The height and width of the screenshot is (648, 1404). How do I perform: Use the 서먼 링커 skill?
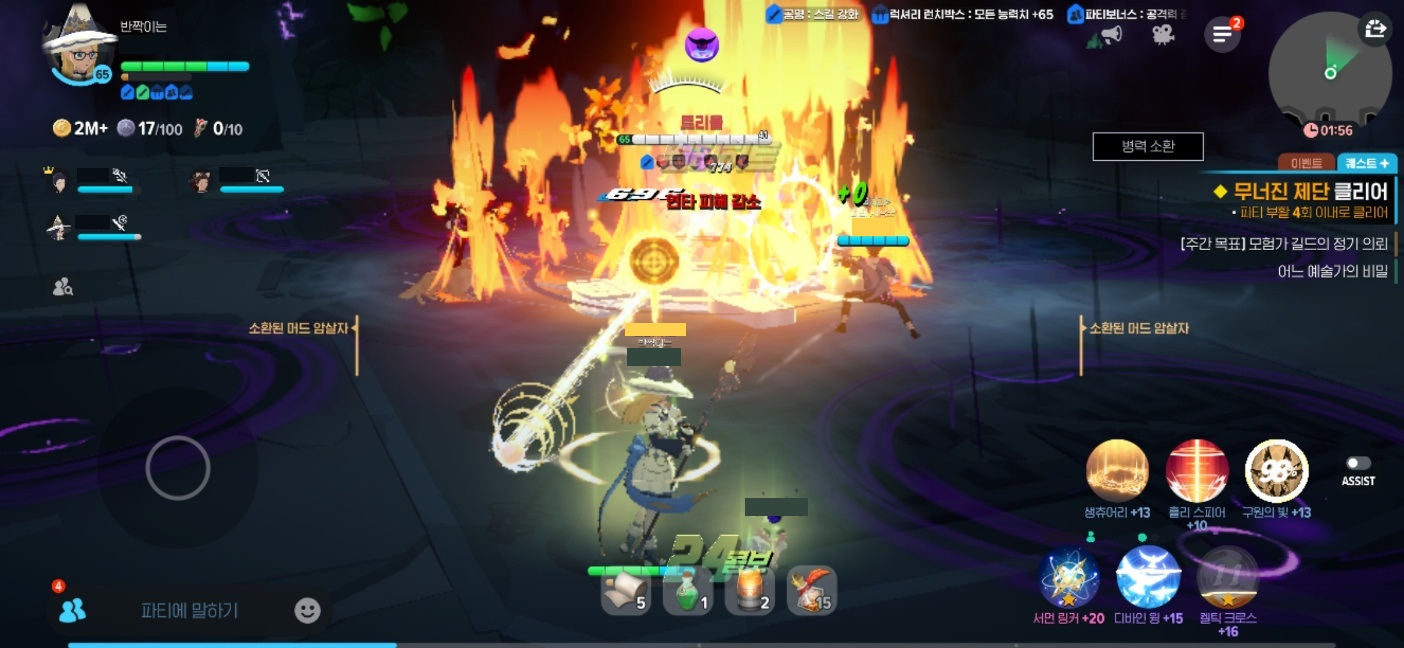click(x=1069, y=577)
